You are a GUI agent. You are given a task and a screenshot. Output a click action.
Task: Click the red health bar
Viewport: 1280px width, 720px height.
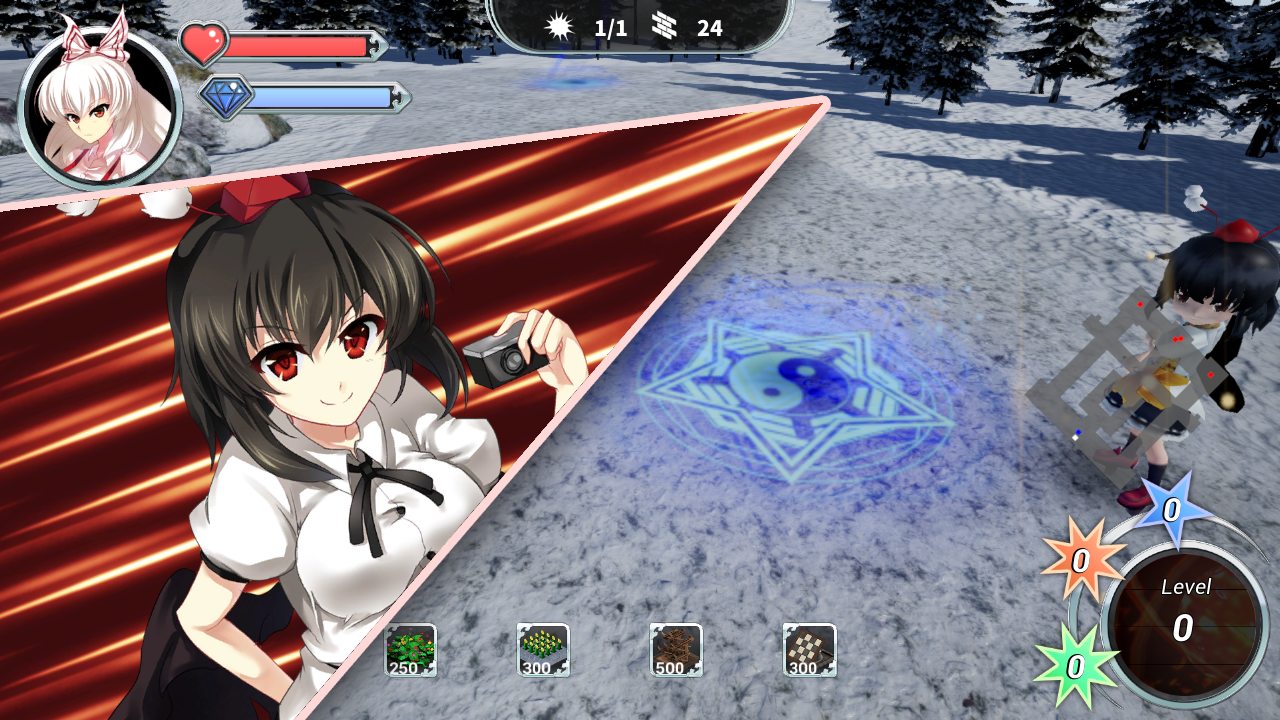300,42
